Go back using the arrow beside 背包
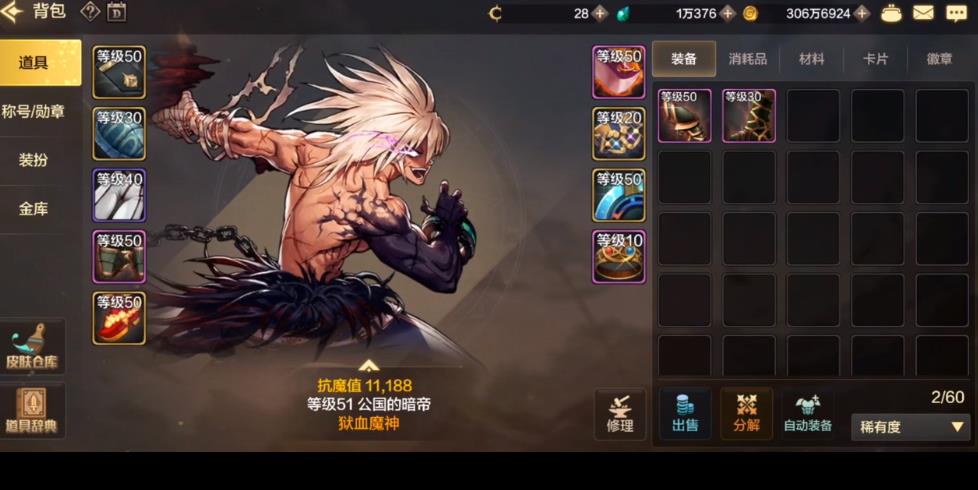Screen dimensions: 978x490 pyautogui.click(x=12, y=13)
